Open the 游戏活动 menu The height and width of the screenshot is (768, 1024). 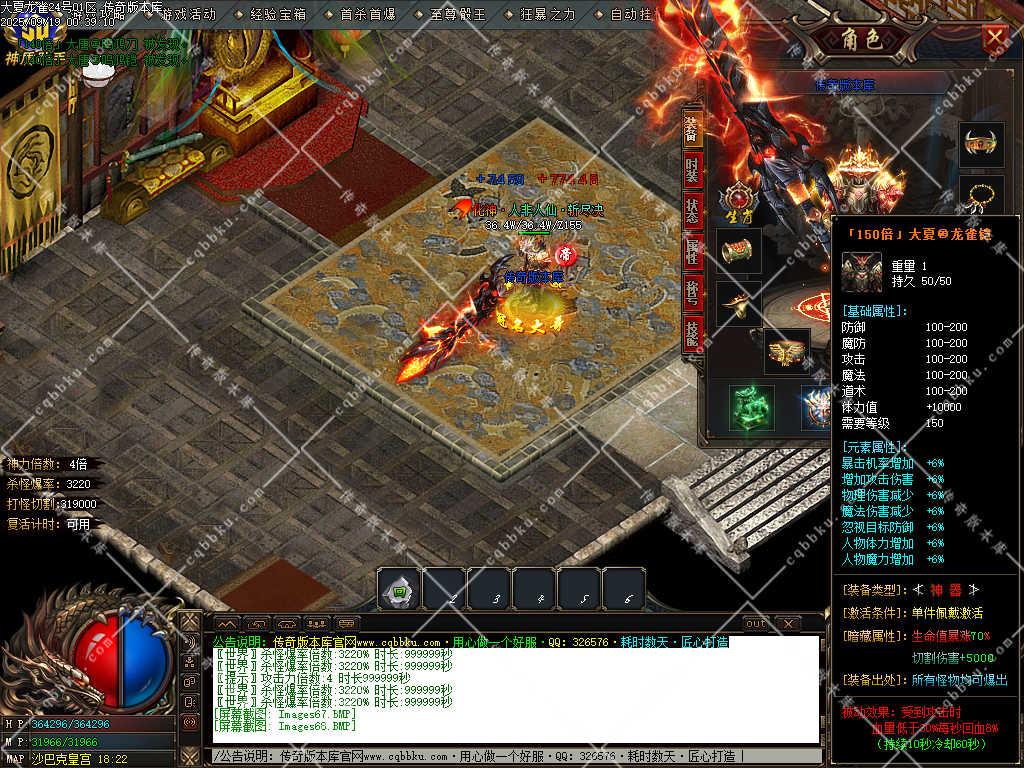point(187,15)
